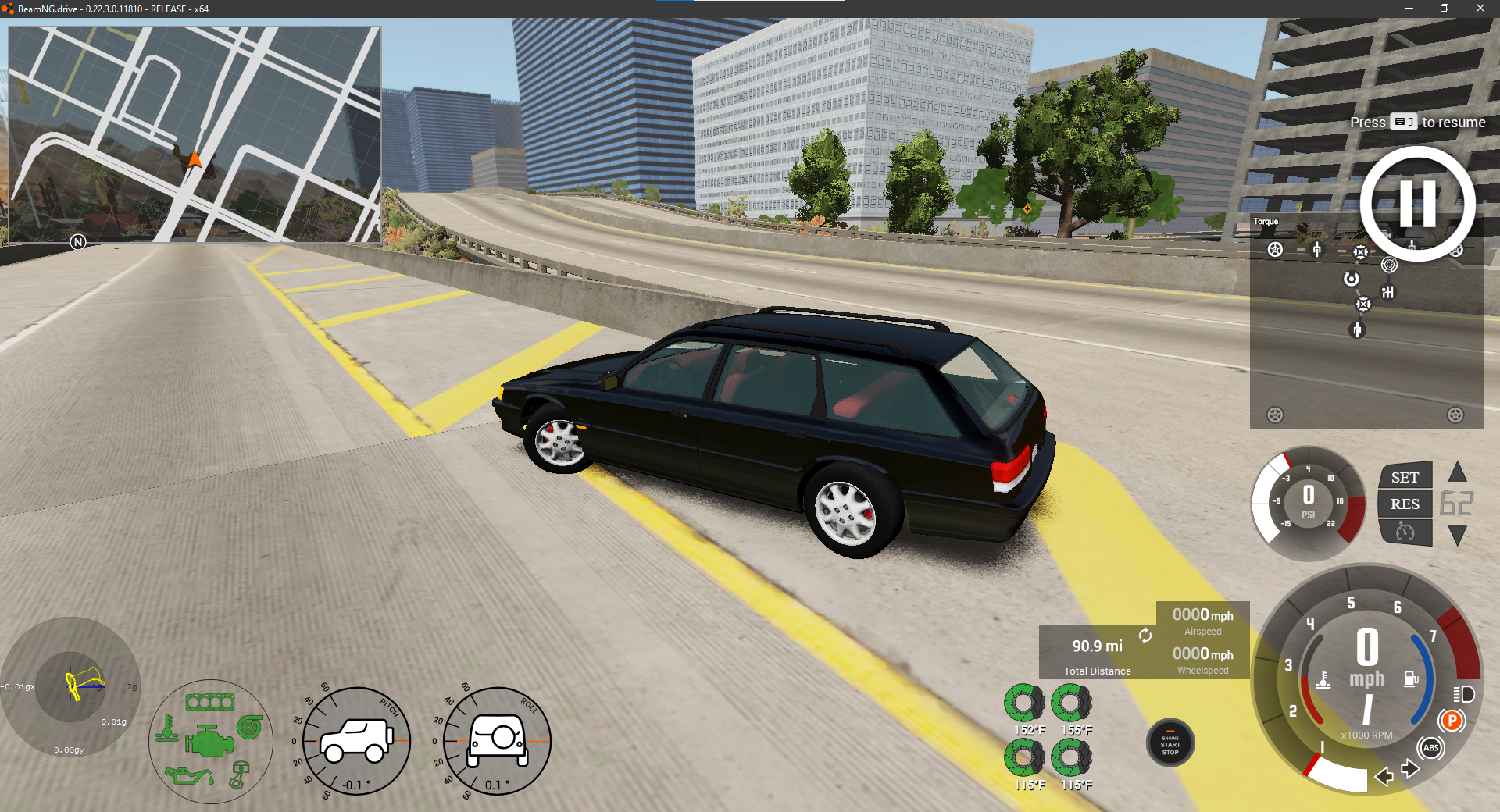Resume the game with the pause icon
1500x812 pixels.
pos(1417,204)
